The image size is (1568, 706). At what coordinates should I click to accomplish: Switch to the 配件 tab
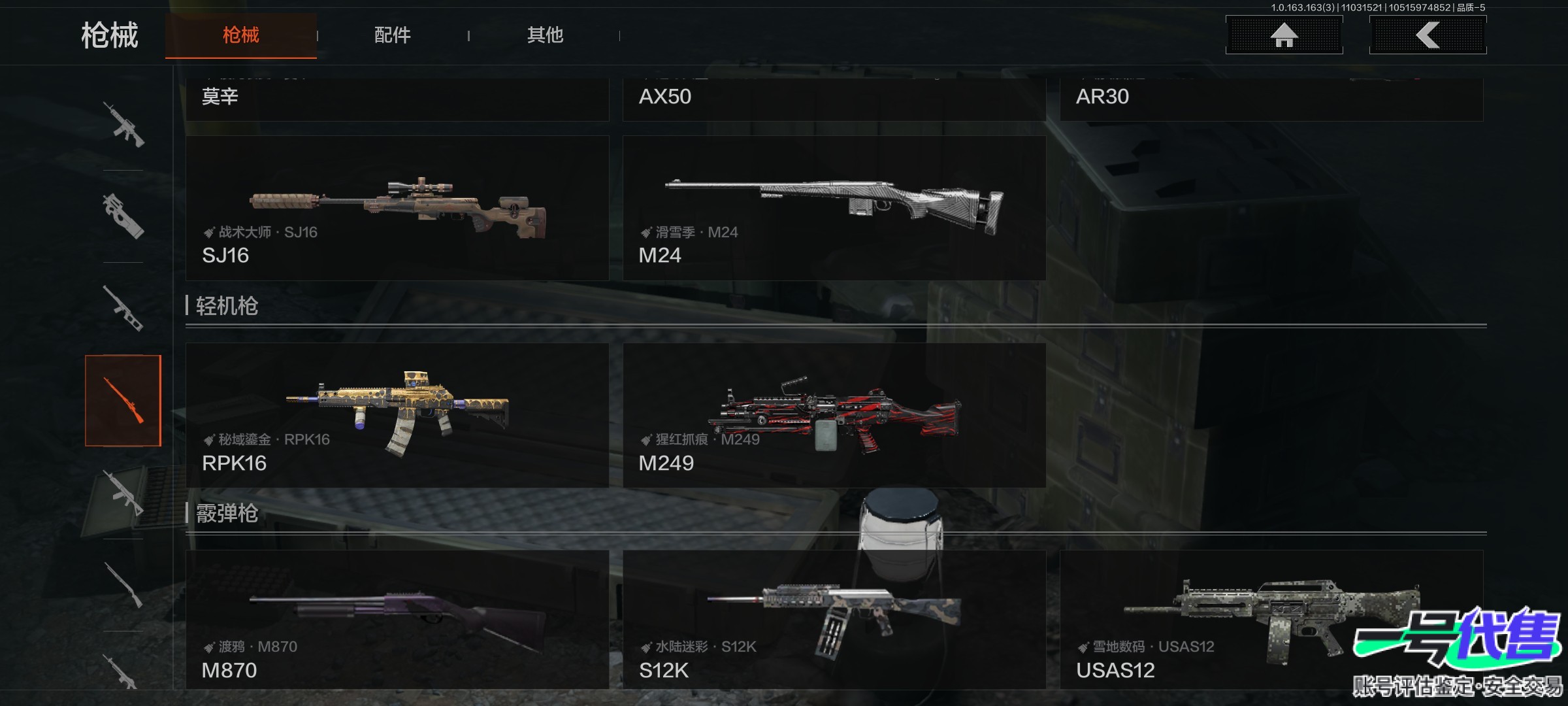click(x=392, y=35)
